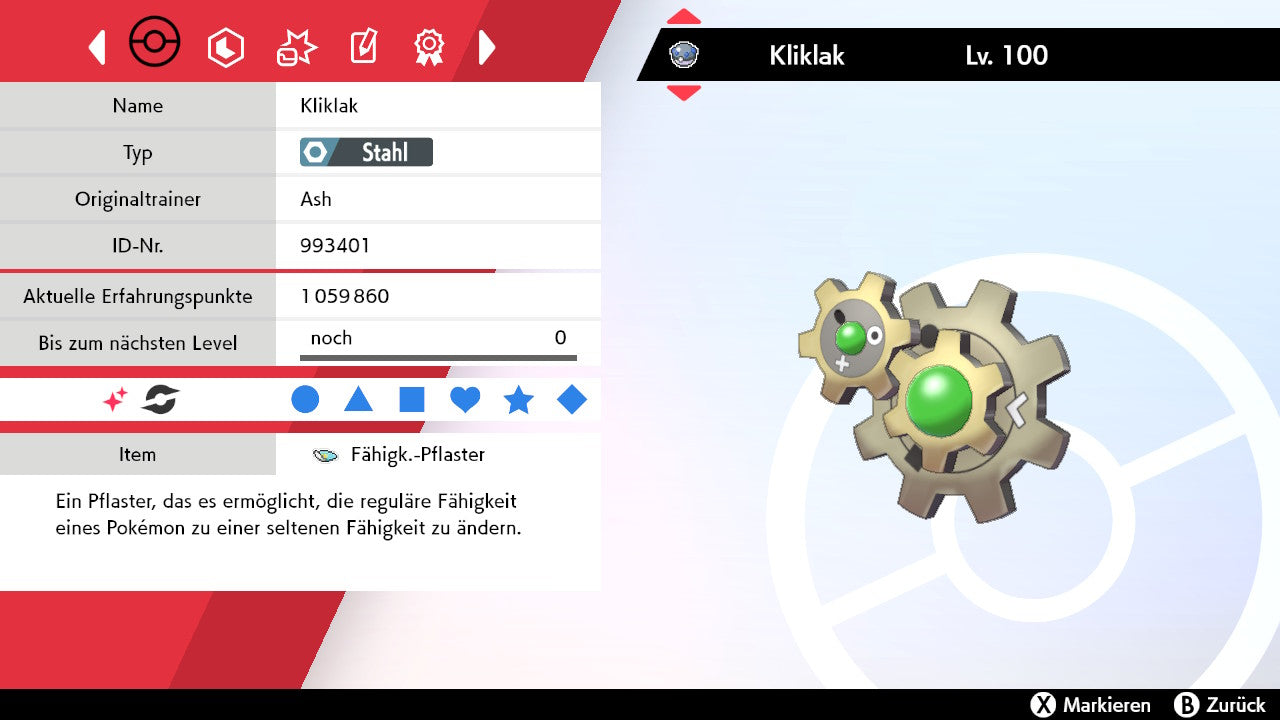Switch to the hexagon stats tab
This screenshot has width=1280, height=720.
225,47
